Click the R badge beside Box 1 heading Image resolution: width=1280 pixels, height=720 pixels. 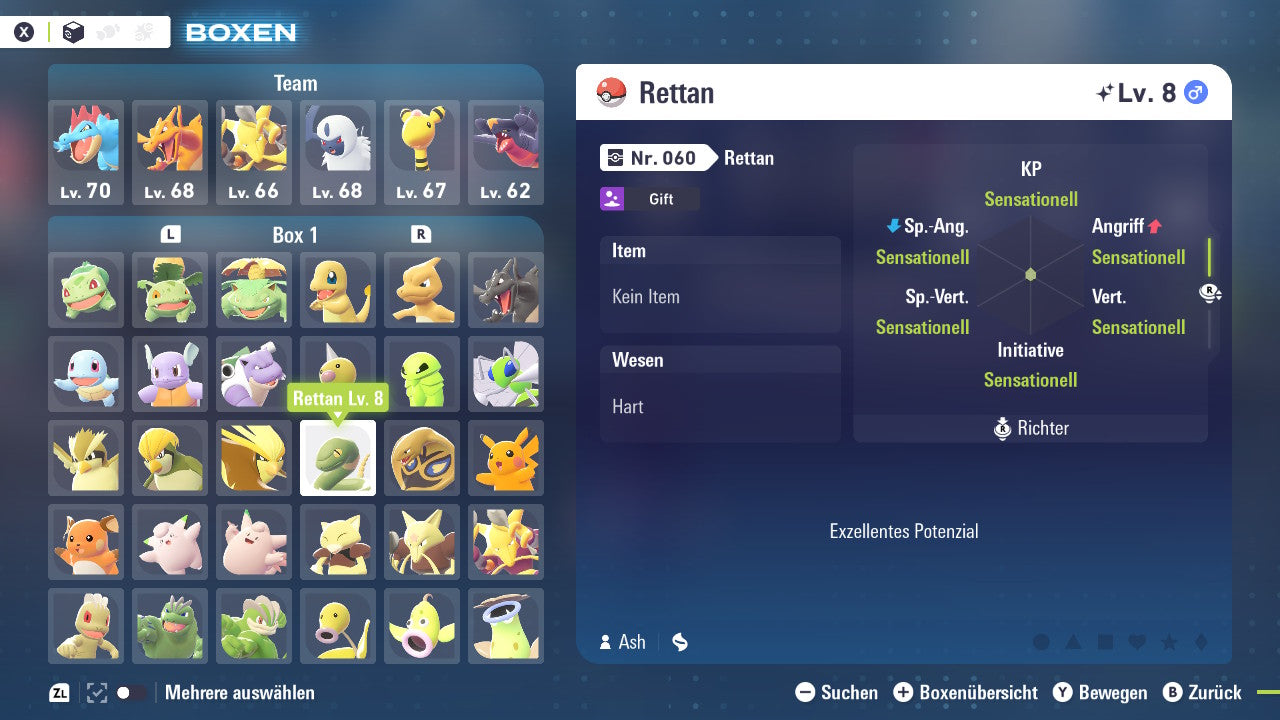(x=418, y=234)
